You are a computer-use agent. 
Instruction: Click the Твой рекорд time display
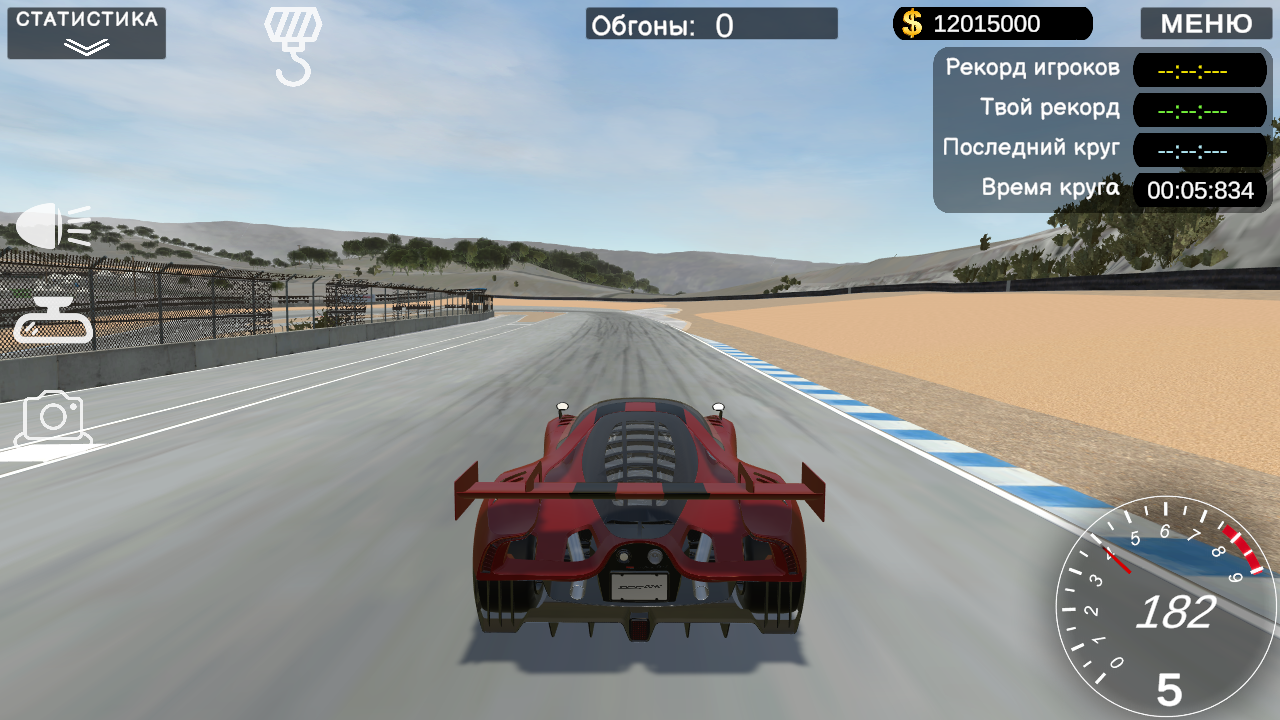(1200, 110)
